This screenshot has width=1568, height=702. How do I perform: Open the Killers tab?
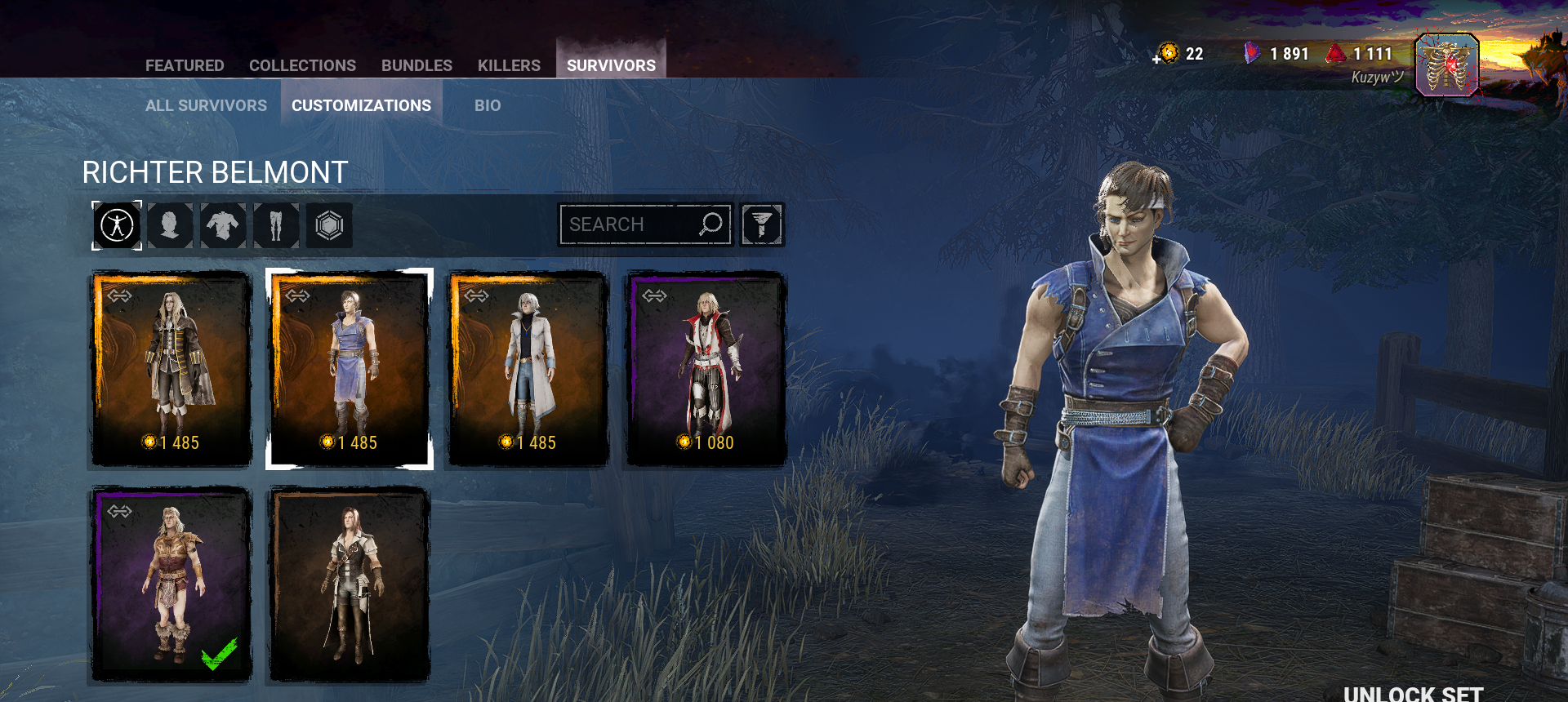coord(509,65)
